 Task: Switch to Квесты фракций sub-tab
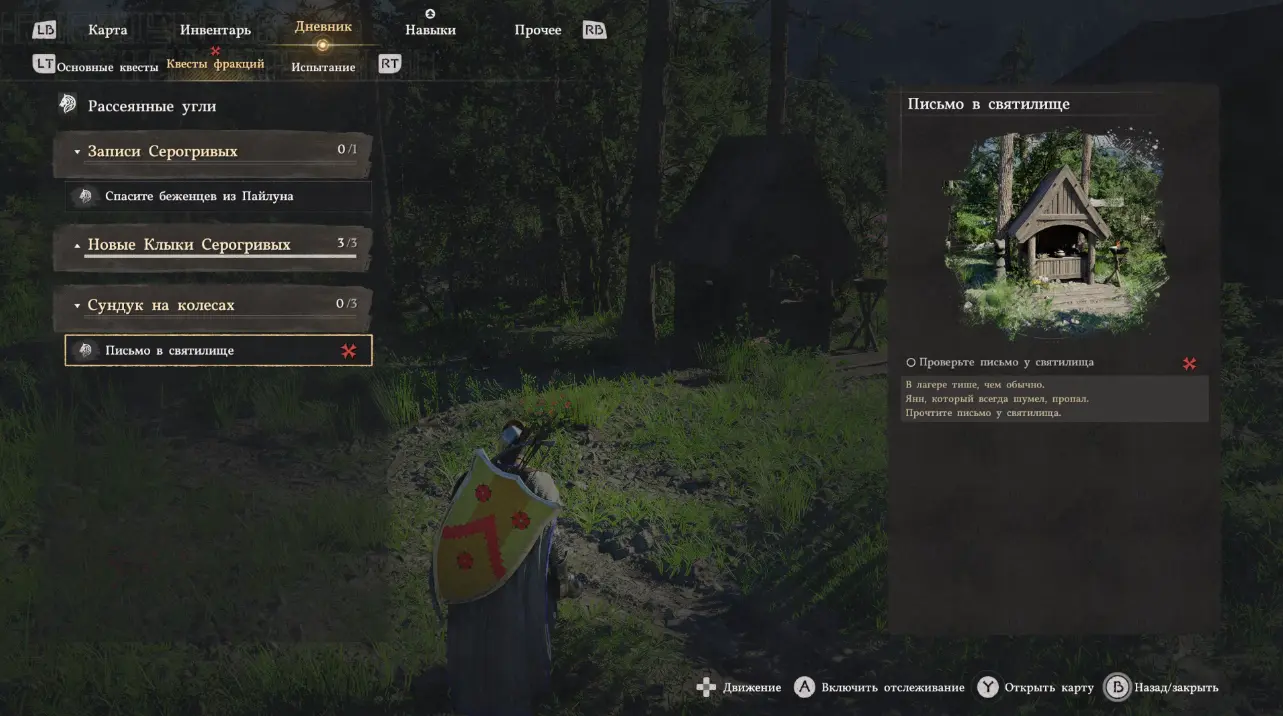[x=215, y=64]
